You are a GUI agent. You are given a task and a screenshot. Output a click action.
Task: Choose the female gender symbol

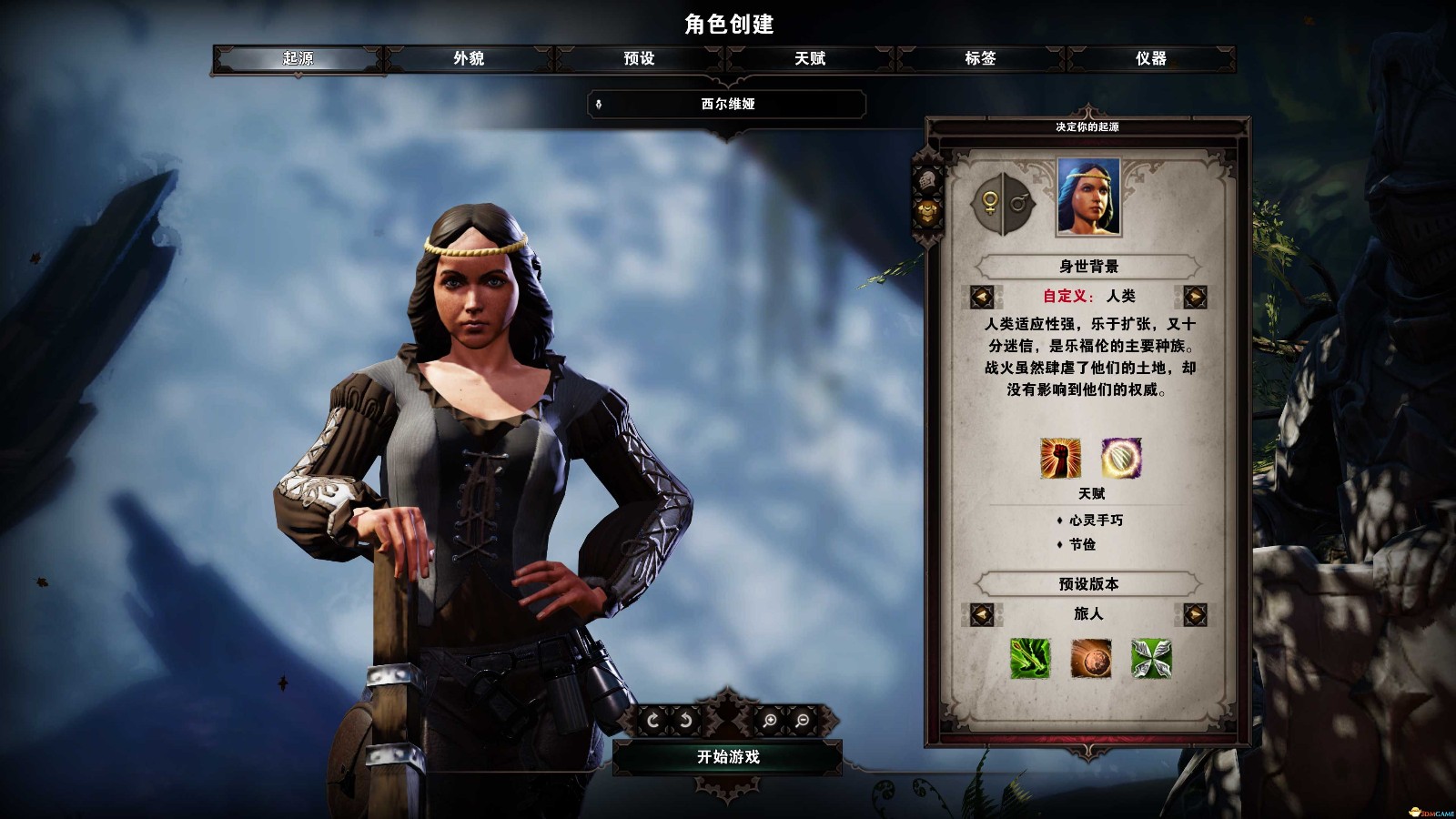pos(989,202)
